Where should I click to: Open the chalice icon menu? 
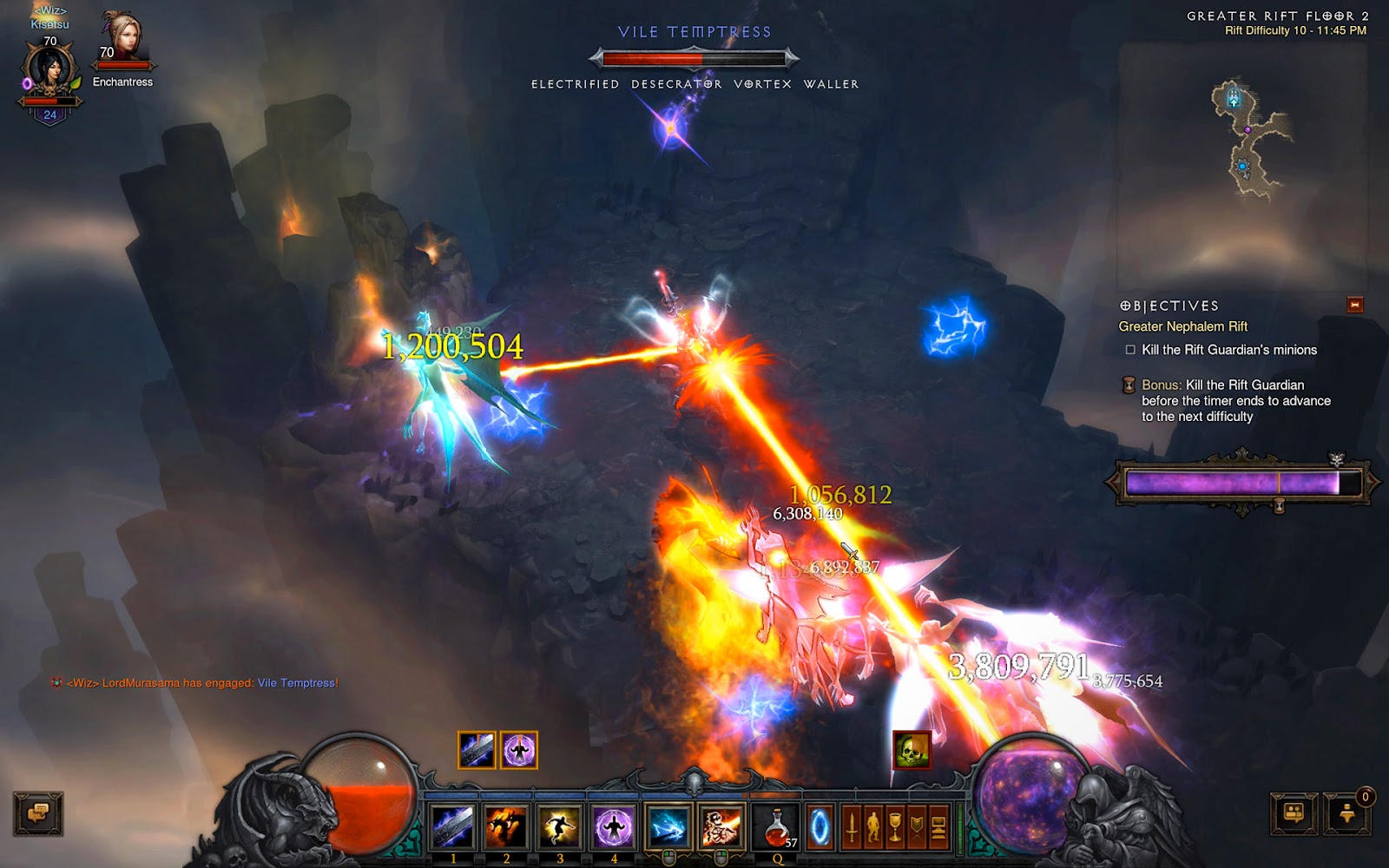point(895,828)
